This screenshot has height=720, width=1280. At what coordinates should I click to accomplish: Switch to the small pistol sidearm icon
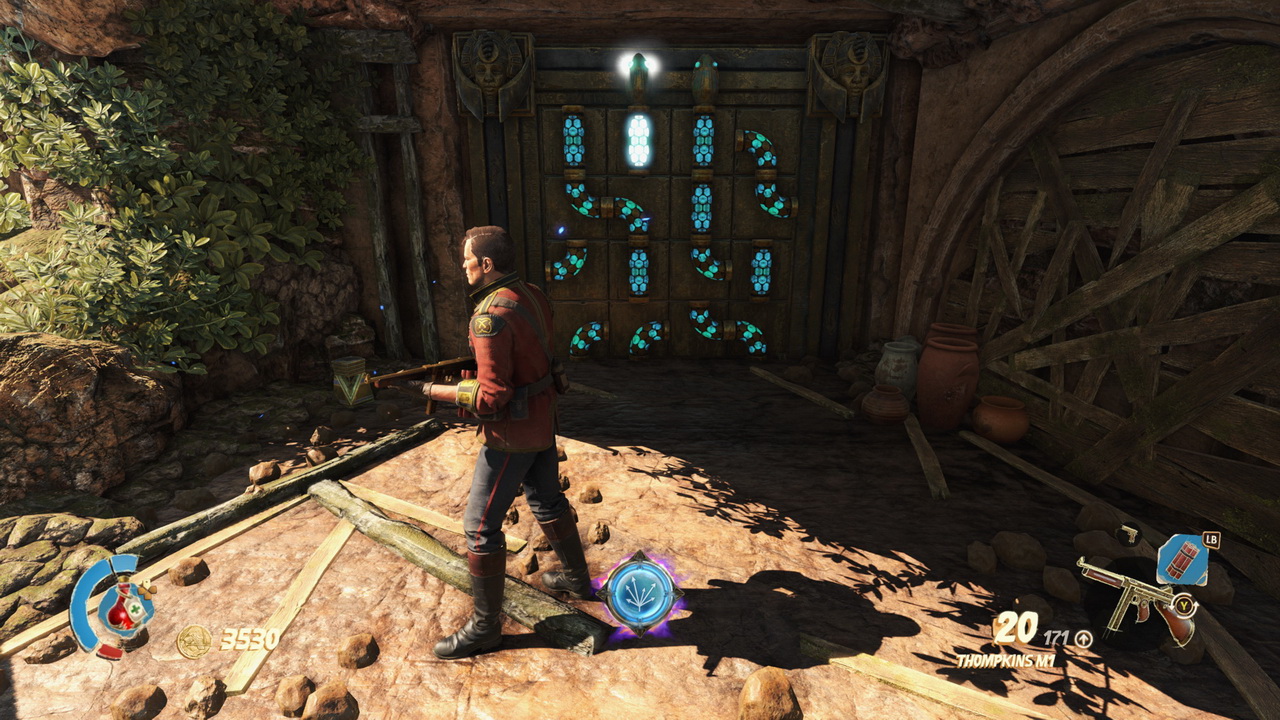(1128, 535)
